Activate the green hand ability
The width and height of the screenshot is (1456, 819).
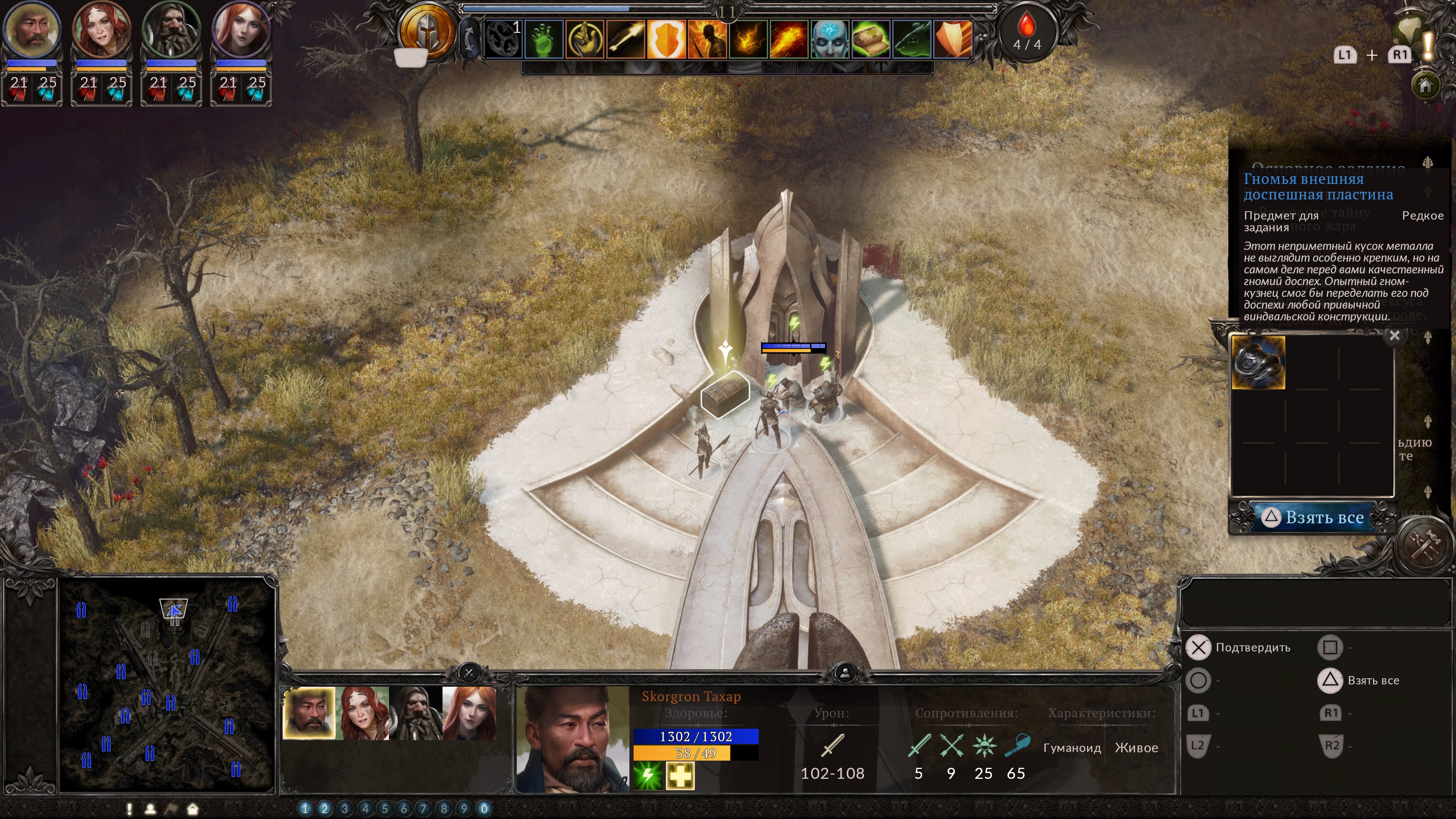(x=544, y=39)
